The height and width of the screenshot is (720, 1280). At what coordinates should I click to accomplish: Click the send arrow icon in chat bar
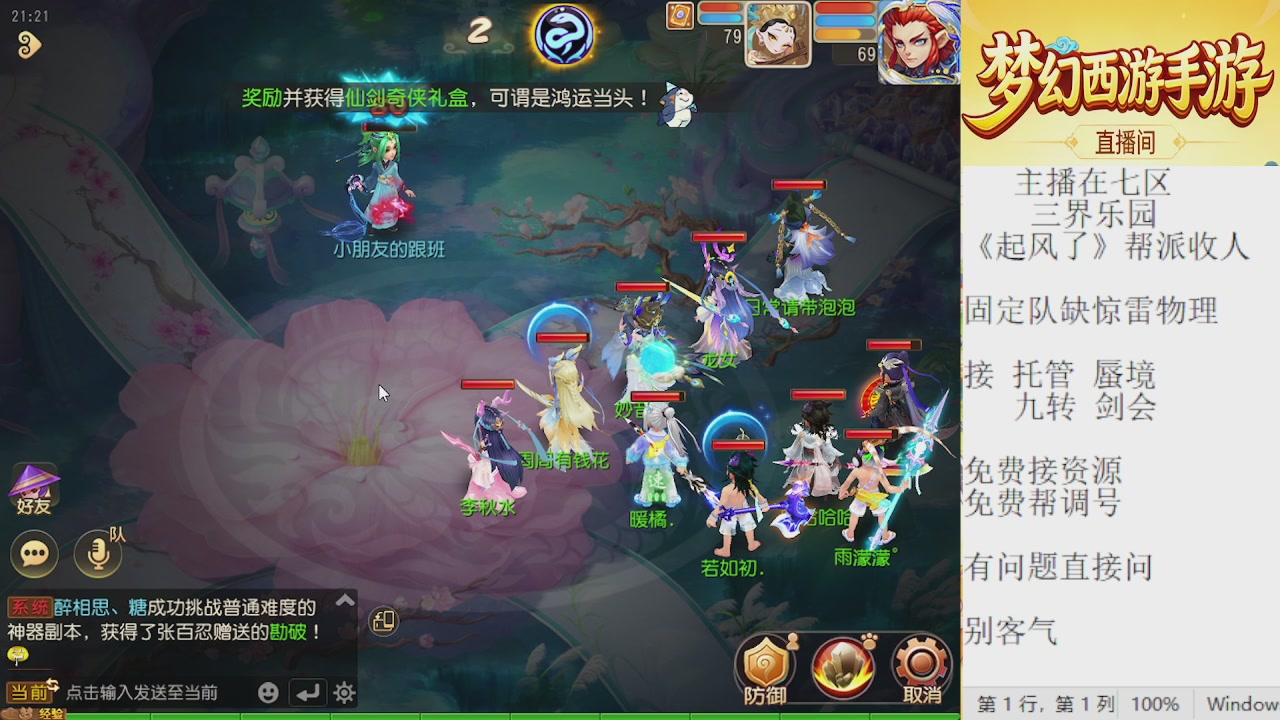click(x=306, y=690)
